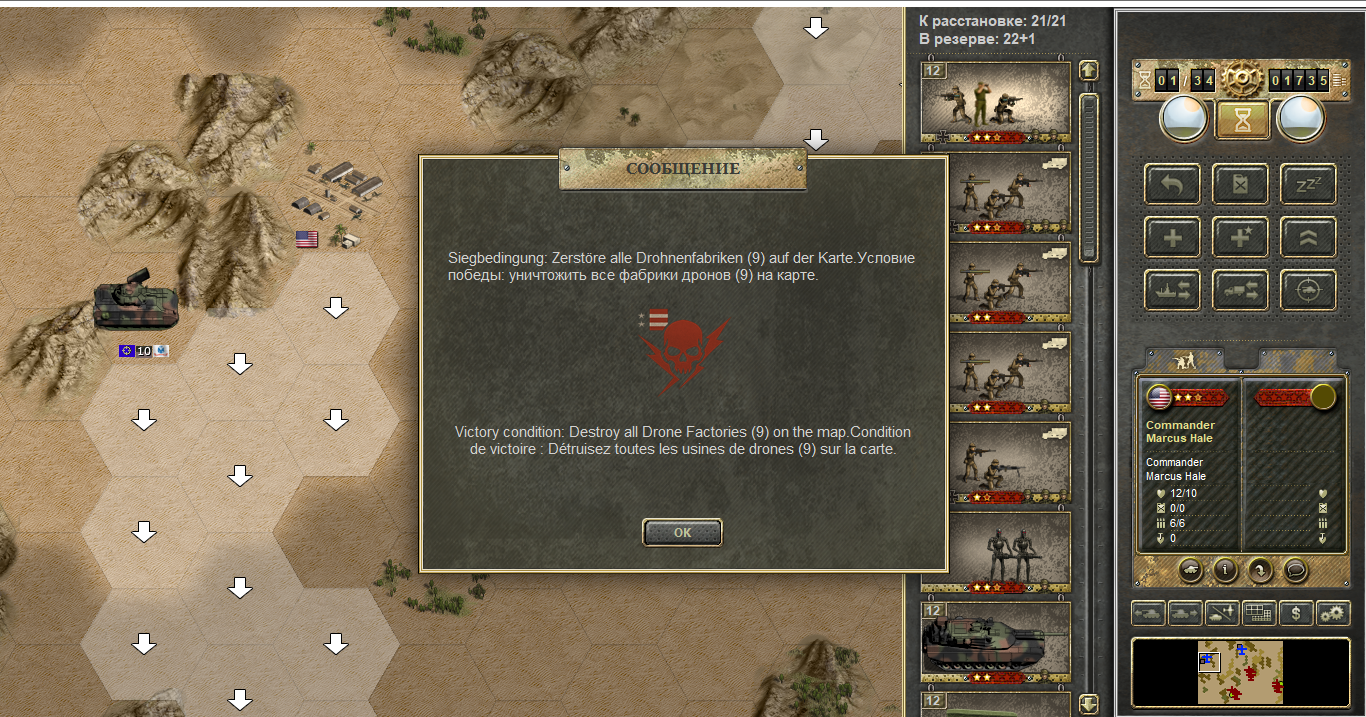
Task: Confirm the message with OK
Action: pyautogui.click(x=682, y=532)
